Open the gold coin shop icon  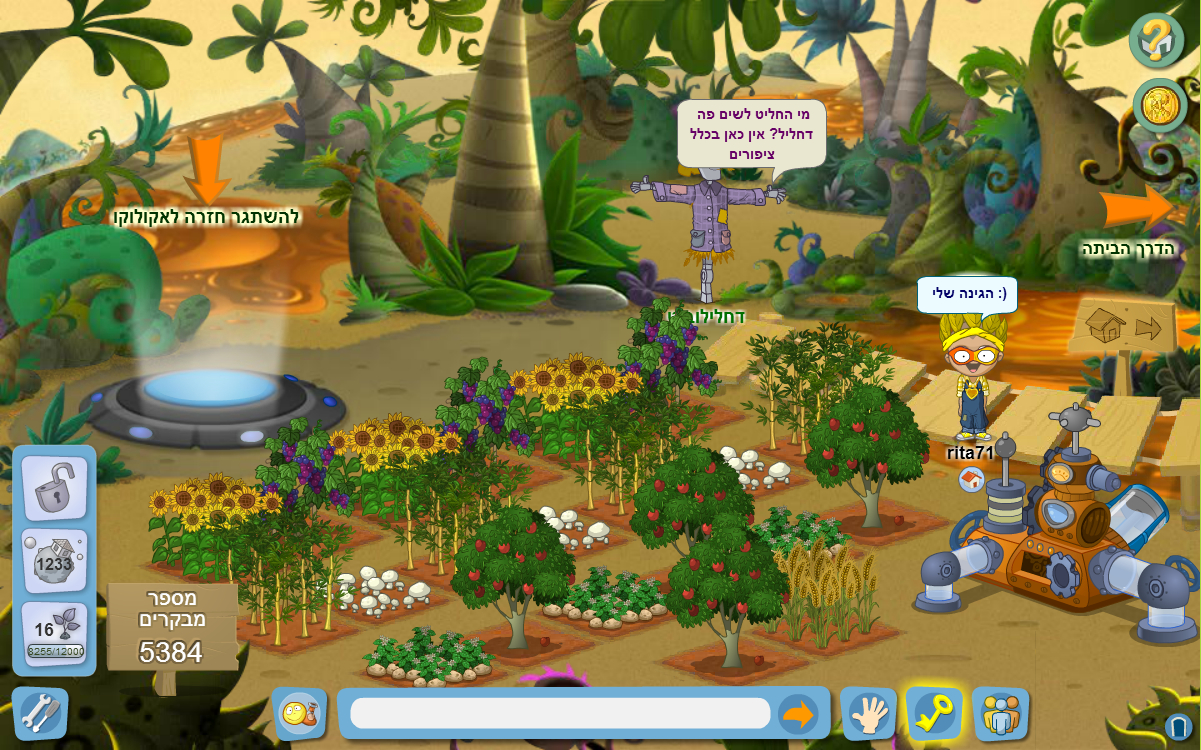(x=1160, y=105)
